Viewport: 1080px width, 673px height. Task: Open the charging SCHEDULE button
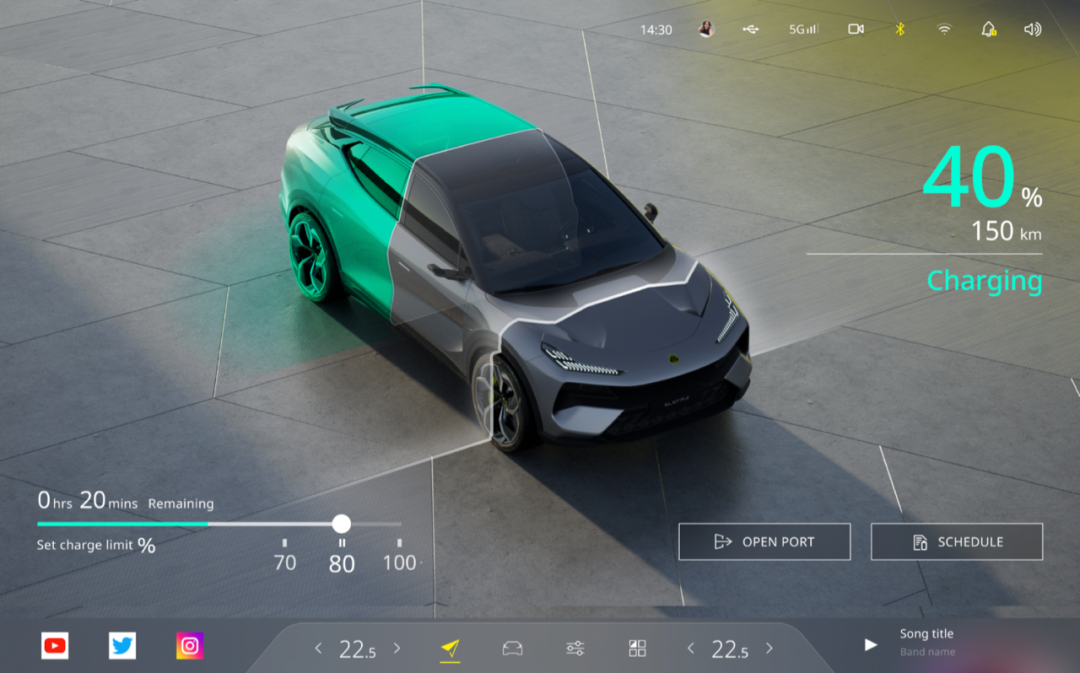point(956,542)
